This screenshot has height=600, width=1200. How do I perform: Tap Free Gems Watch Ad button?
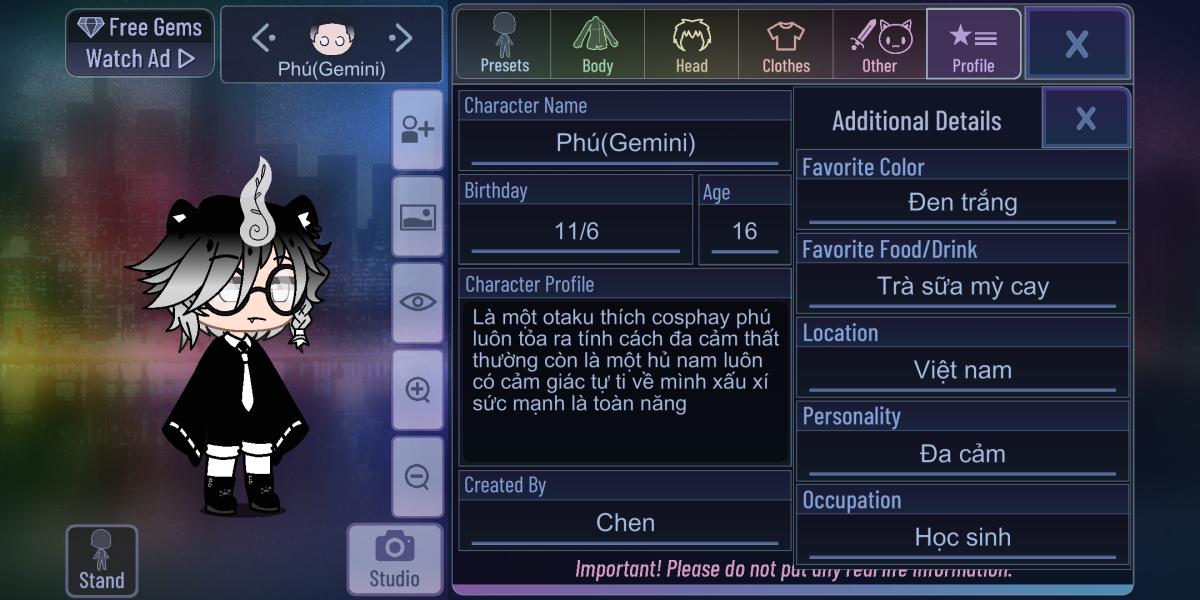(140, 43)
